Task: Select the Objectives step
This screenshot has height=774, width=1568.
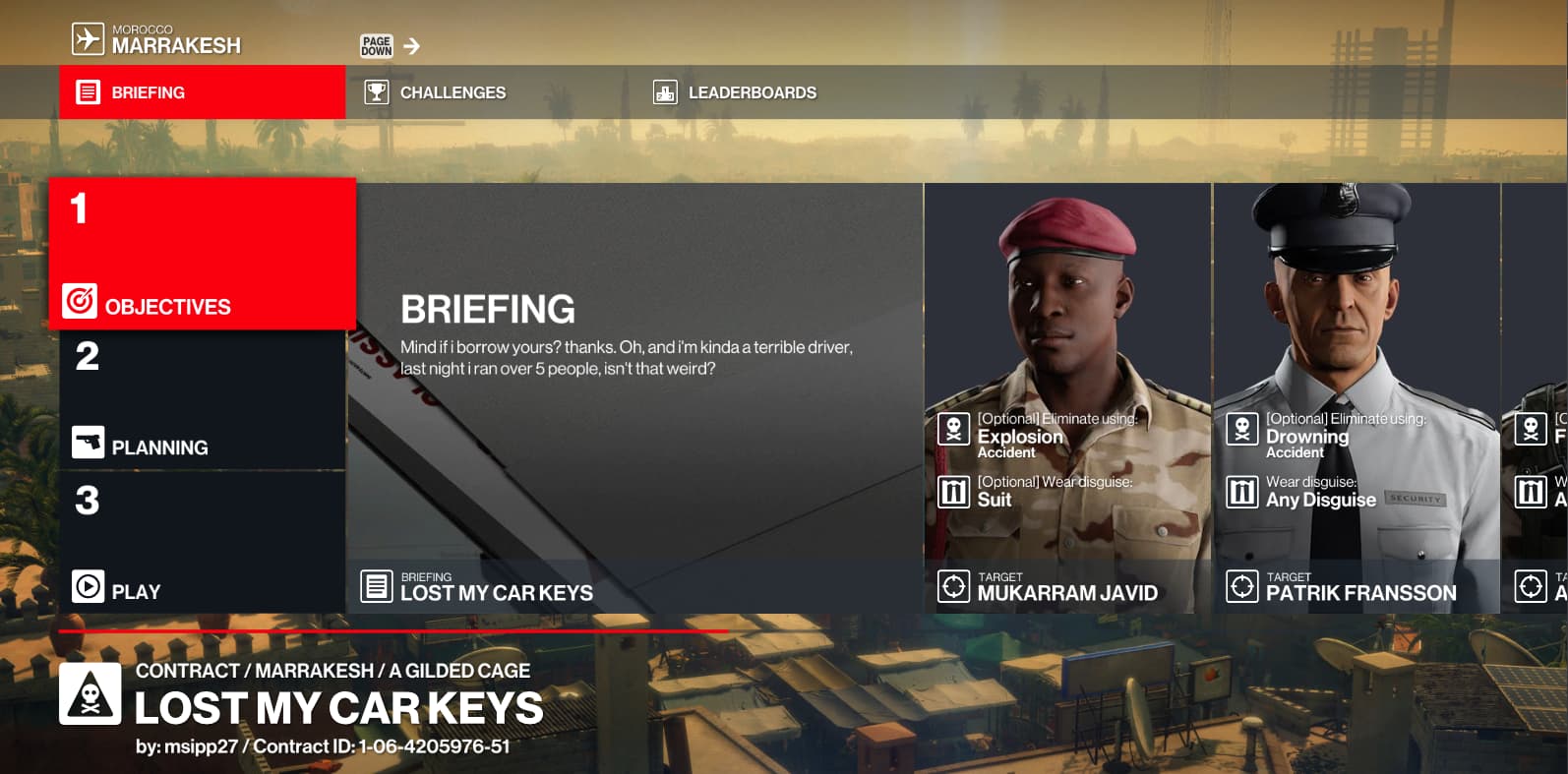Action: (202, 254)
